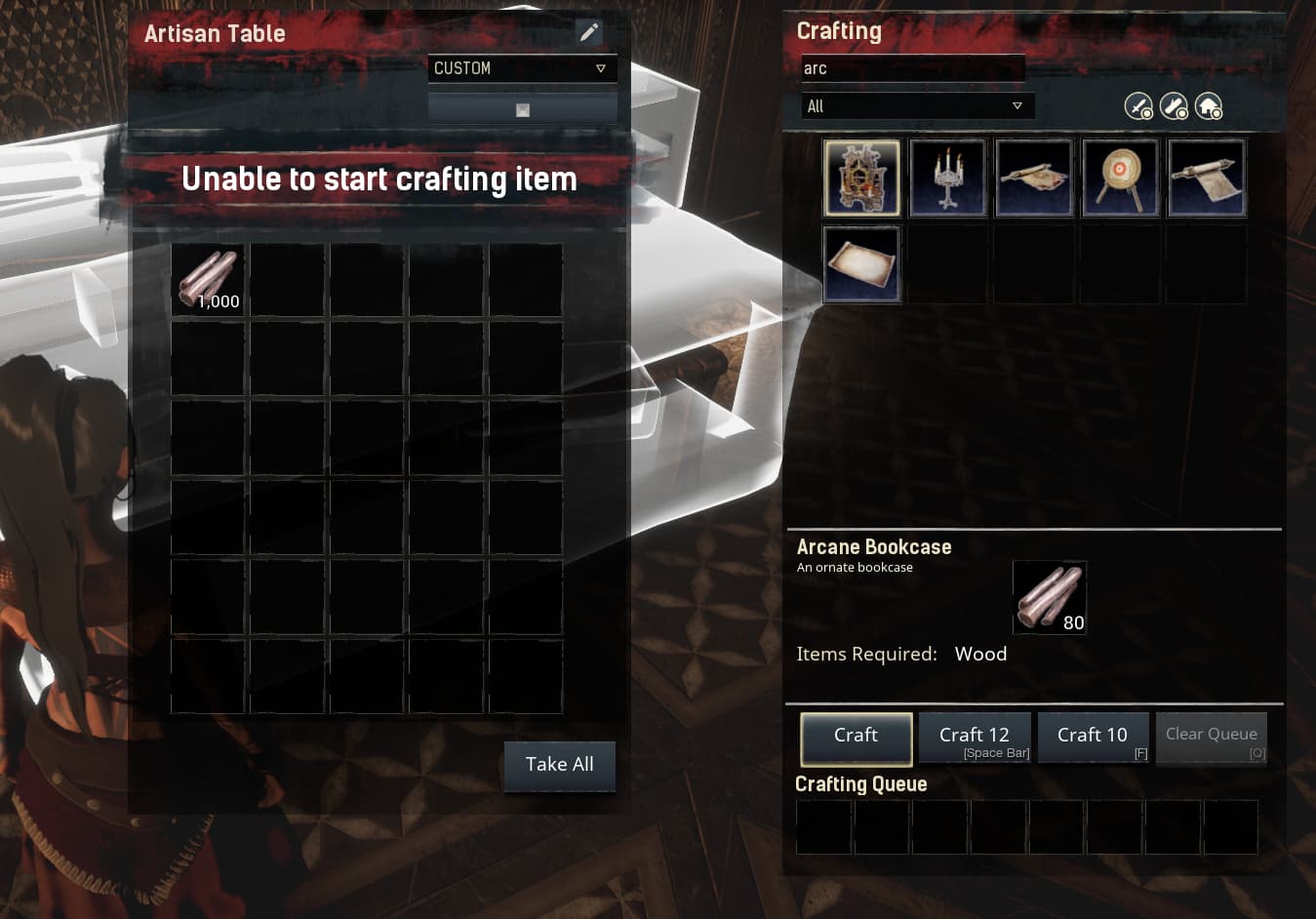Image resolution: width=1316 pixels, height=919 pixels.
Task: Select the blank parchment recipe icon
Action: tap(861, 263)
